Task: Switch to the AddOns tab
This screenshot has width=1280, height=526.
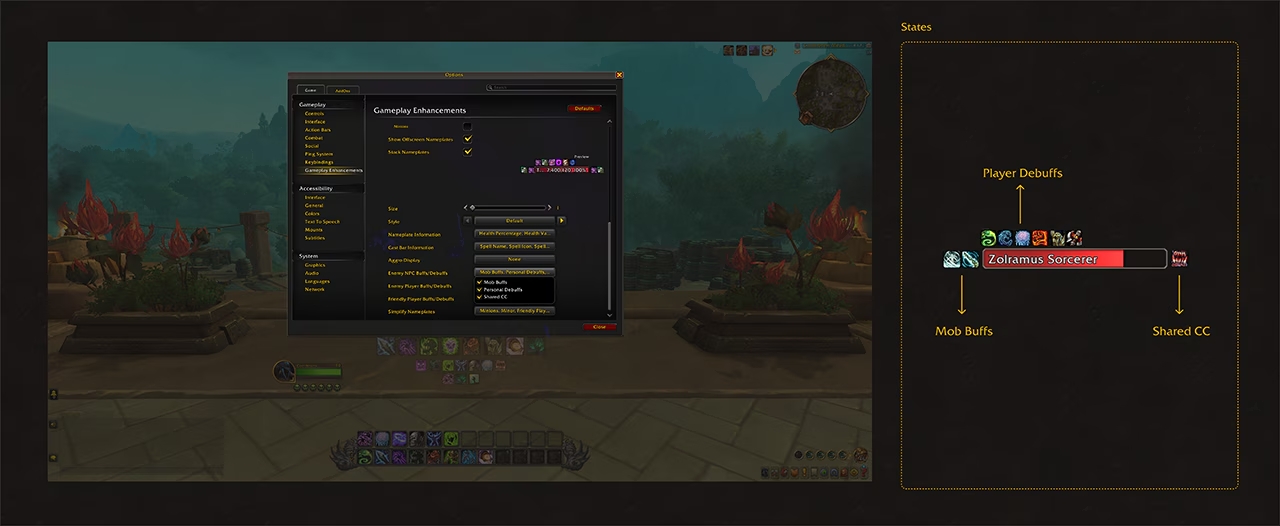Action: 341,90
